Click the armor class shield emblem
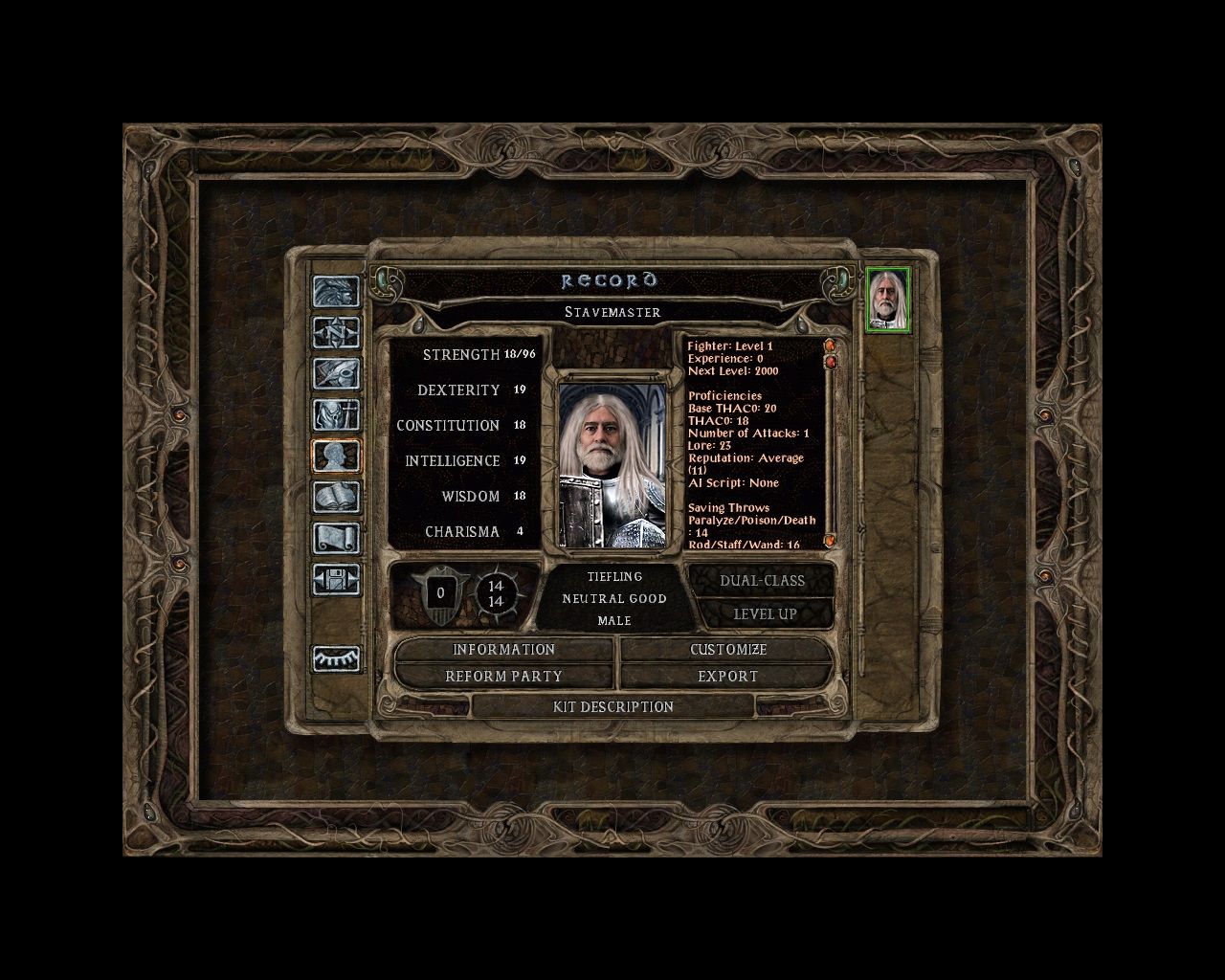 439,593
